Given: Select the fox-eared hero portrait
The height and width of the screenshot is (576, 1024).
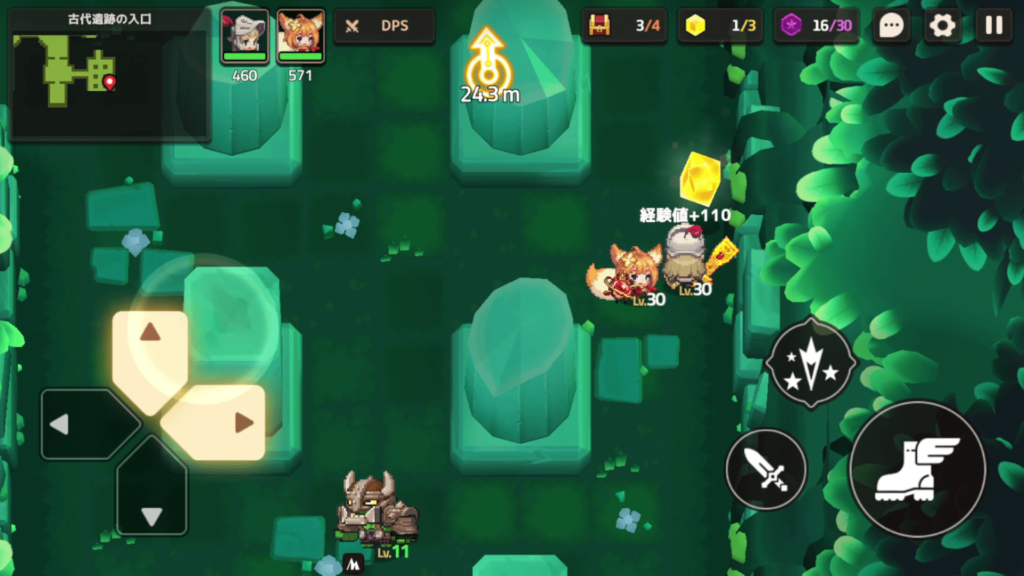Looking at the screenshot, I should coord(300,36).
